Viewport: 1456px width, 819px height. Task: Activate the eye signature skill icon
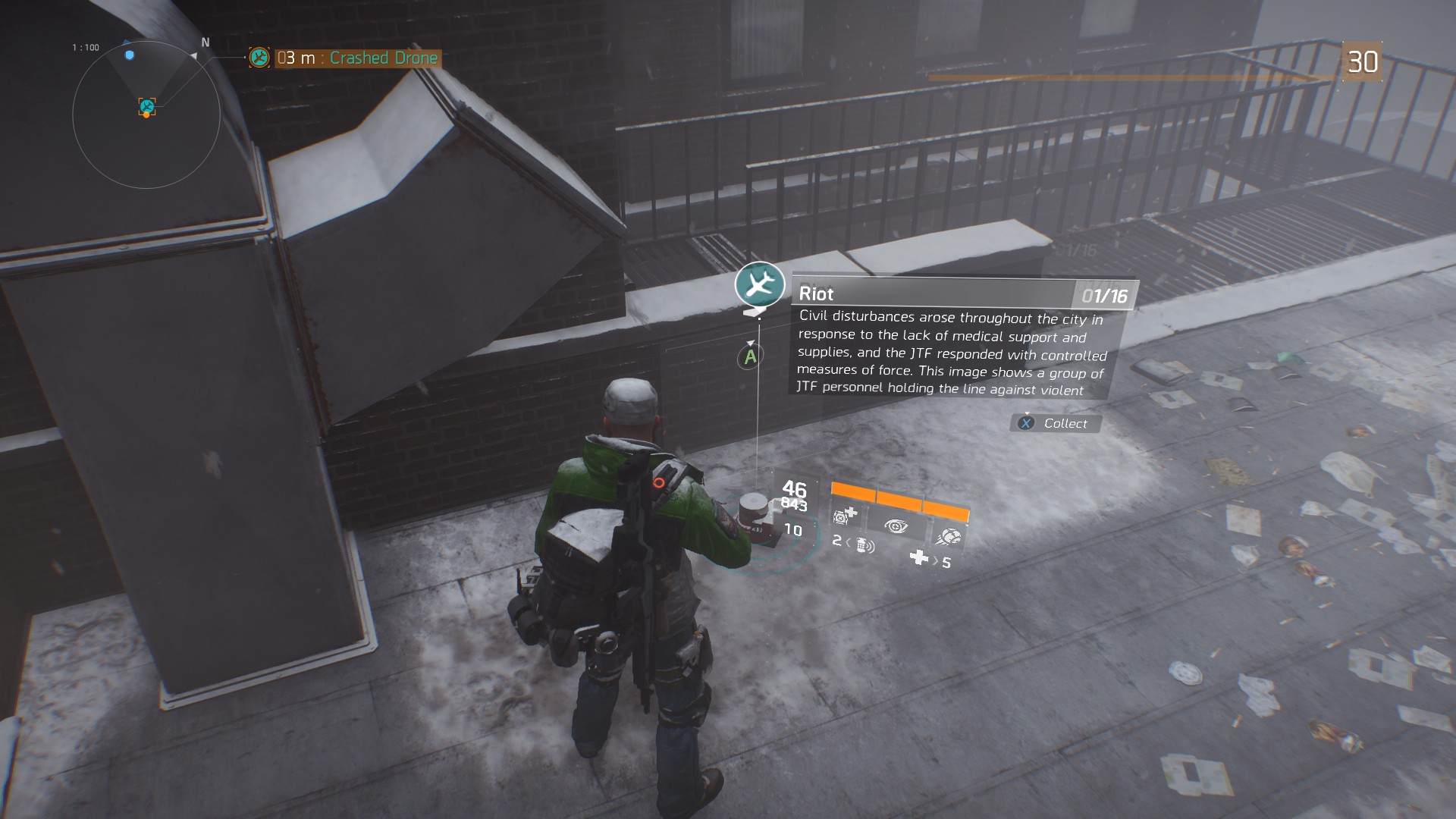point(896,526)
